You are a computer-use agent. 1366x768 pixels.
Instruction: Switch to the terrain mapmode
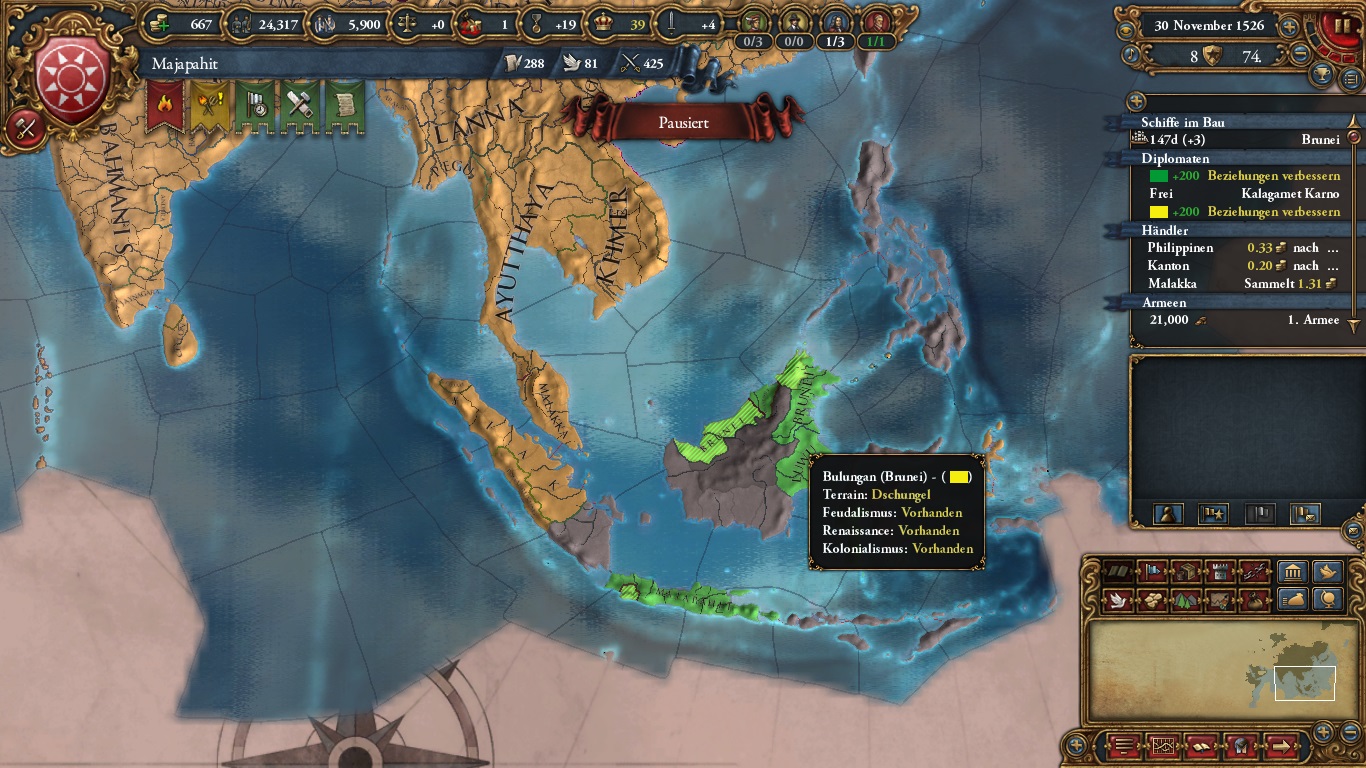tap(1186, 600)
